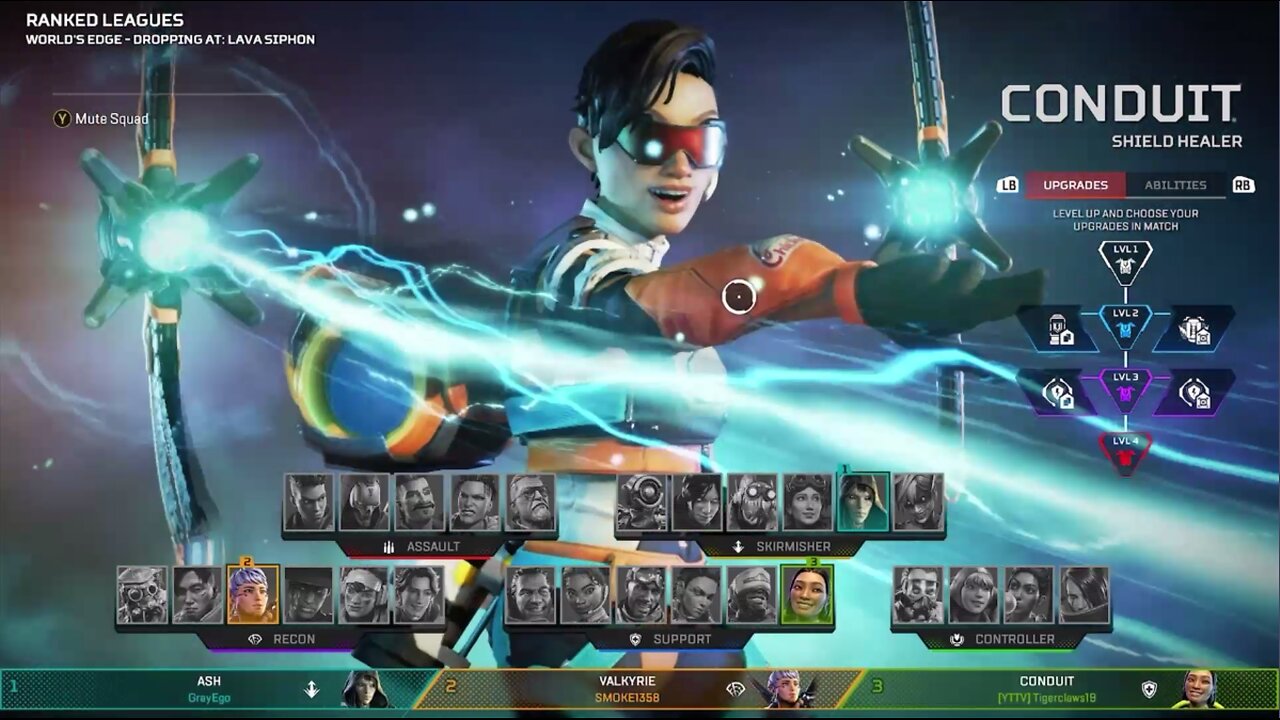
Task: Choose Wraith in the Skirmisher row
Action: (697, 502)
